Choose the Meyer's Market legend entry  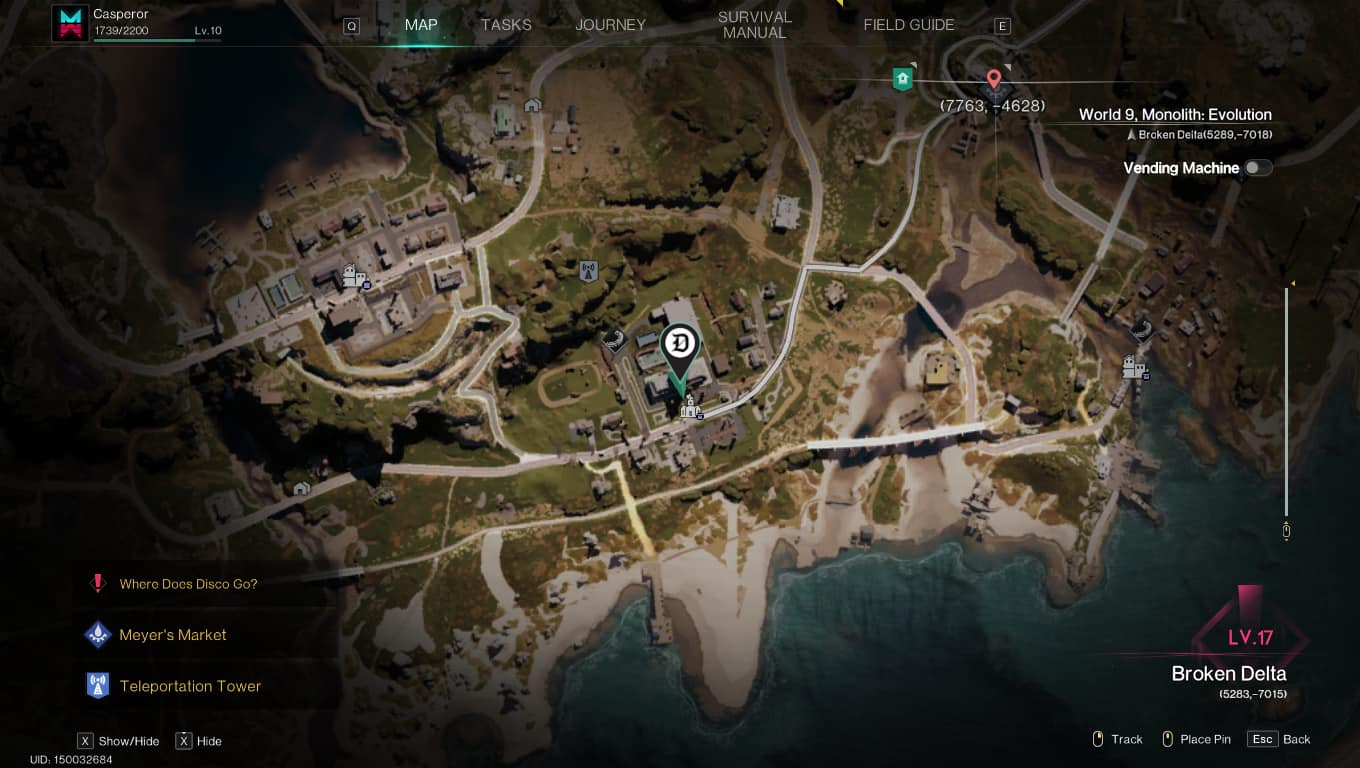(x=172, y=635)
